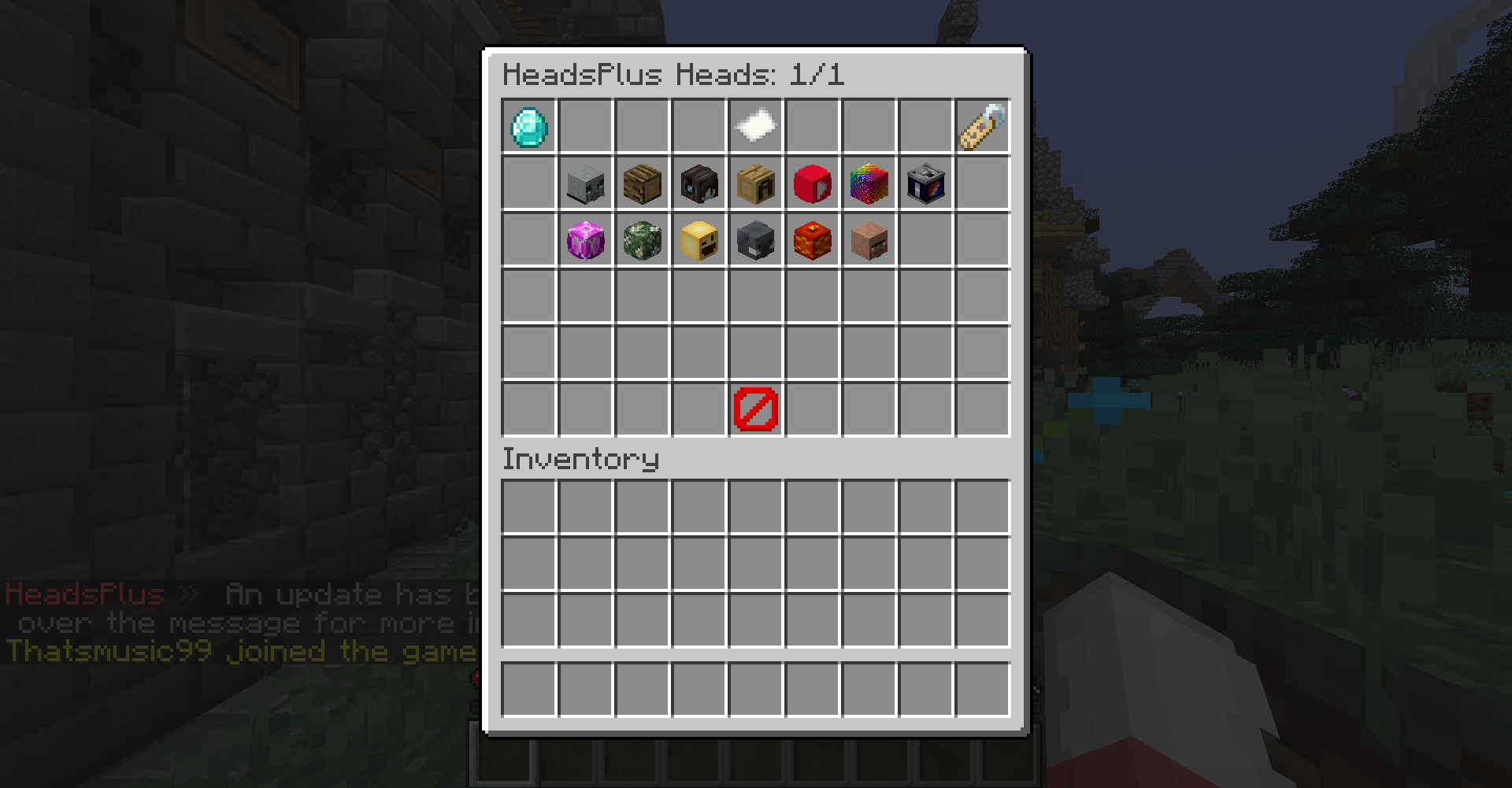Select the wooden crate head
Image resolution: width=1512 pixels, height=788 pixels.
pyautogui.click(x=755, y=183)
